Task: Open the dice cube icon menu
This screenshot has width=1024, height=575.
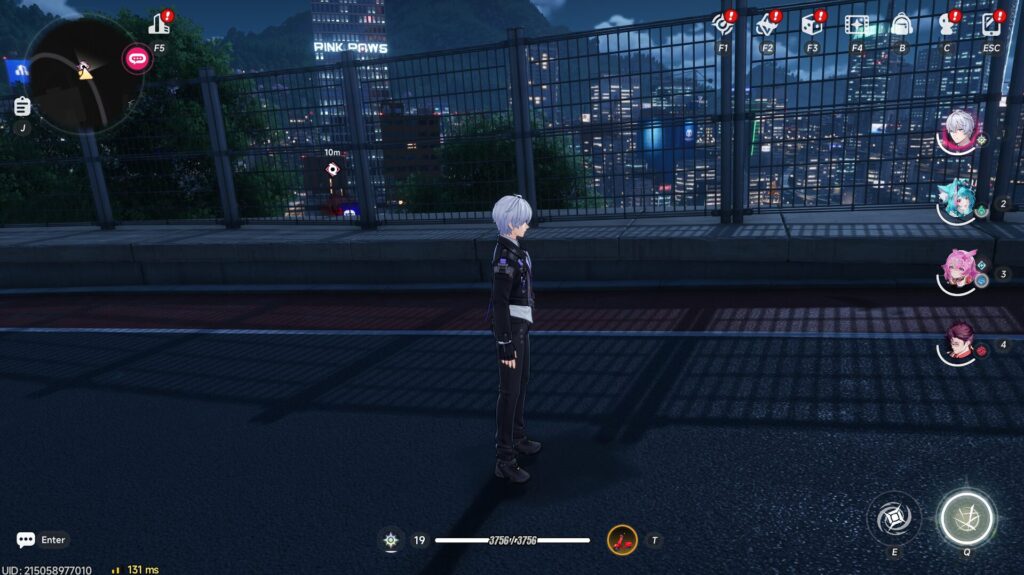Action: pos(812,24)
